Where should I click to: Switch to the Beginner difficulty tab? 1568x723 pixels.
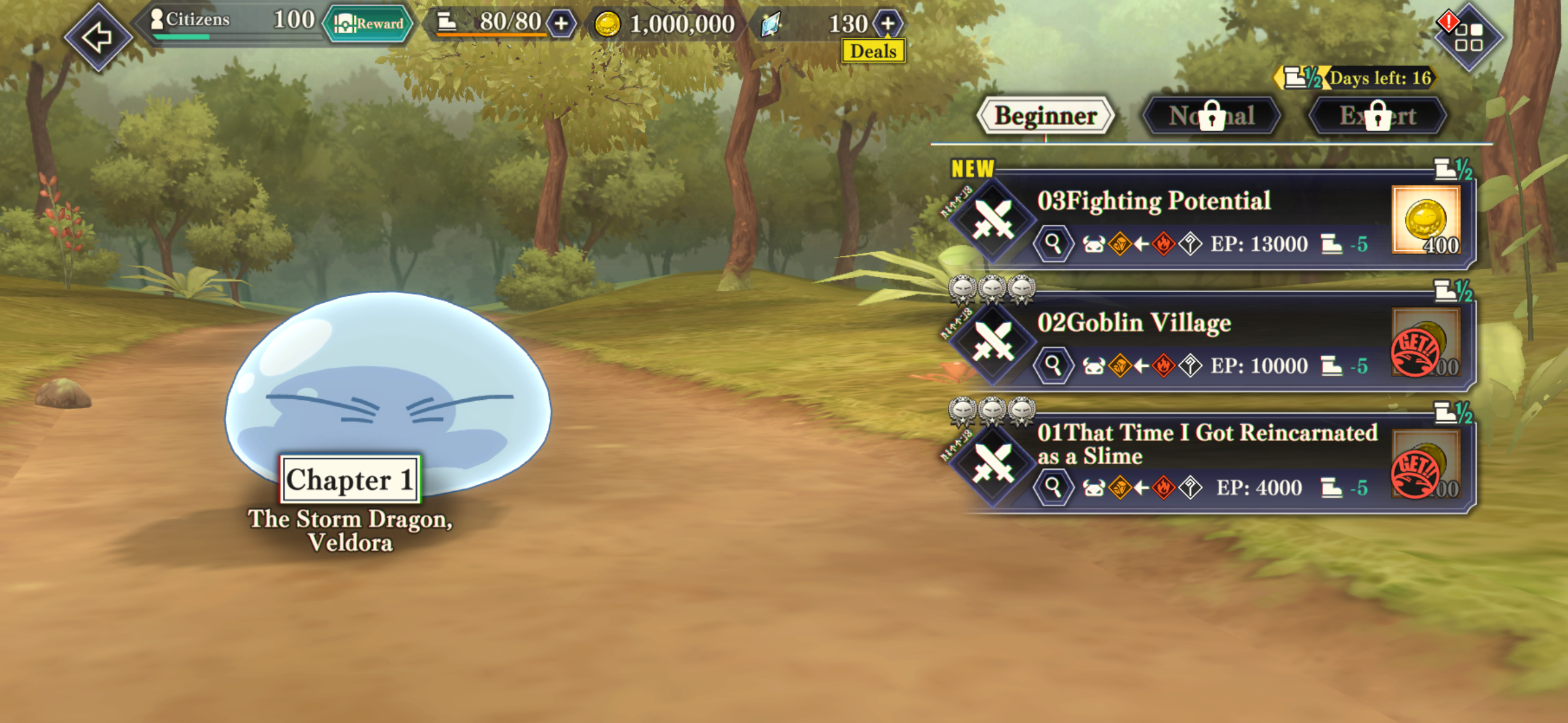click(1045, 116)
